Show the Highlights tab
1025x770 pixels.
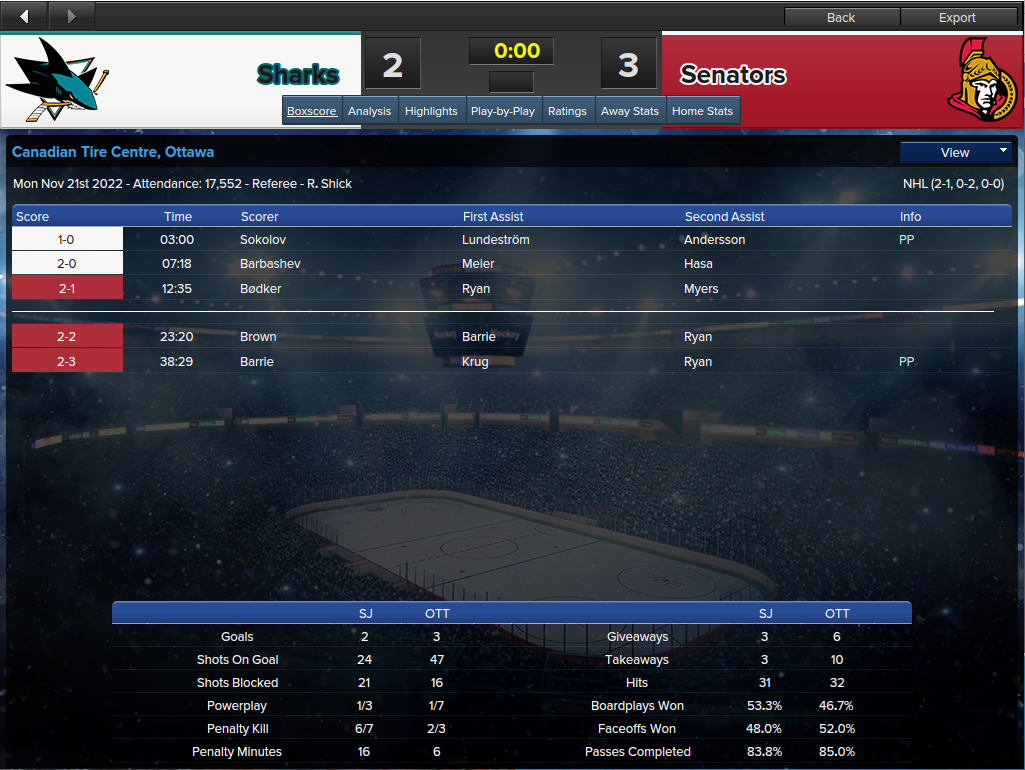[431, 111]
